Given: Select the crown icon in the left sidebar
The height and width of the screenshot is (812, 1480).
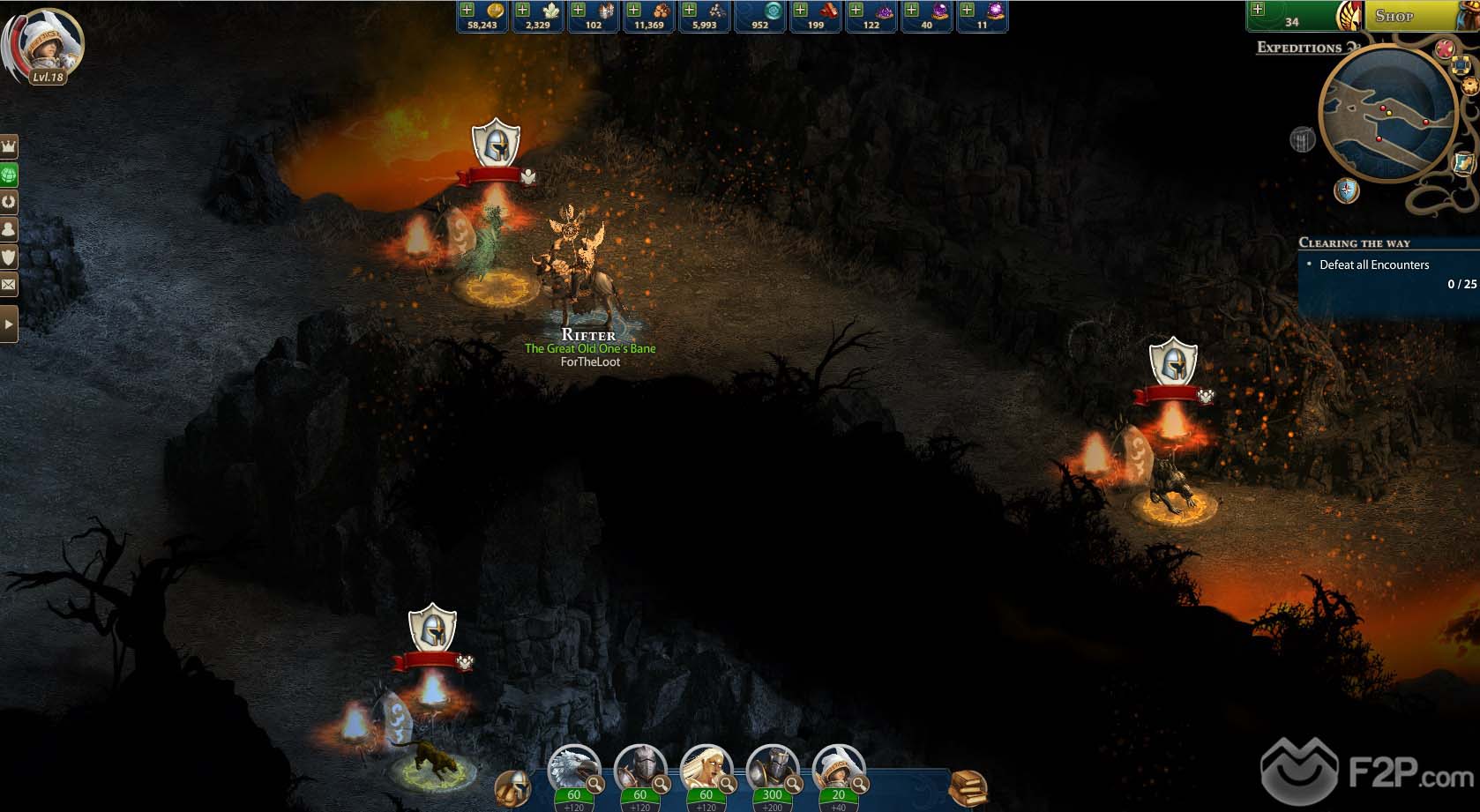Looking at the screenshot, I should tap(9, 146).
